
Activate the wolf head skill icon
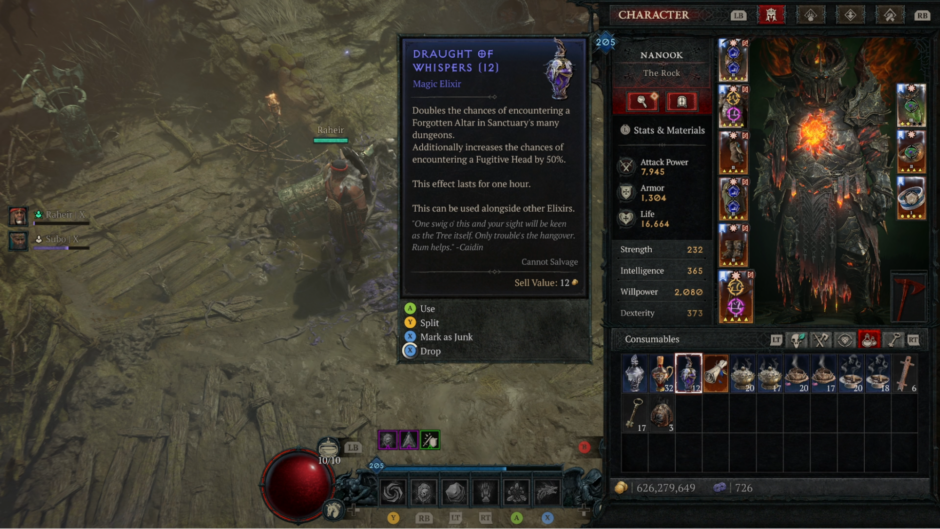pos(546,492)
